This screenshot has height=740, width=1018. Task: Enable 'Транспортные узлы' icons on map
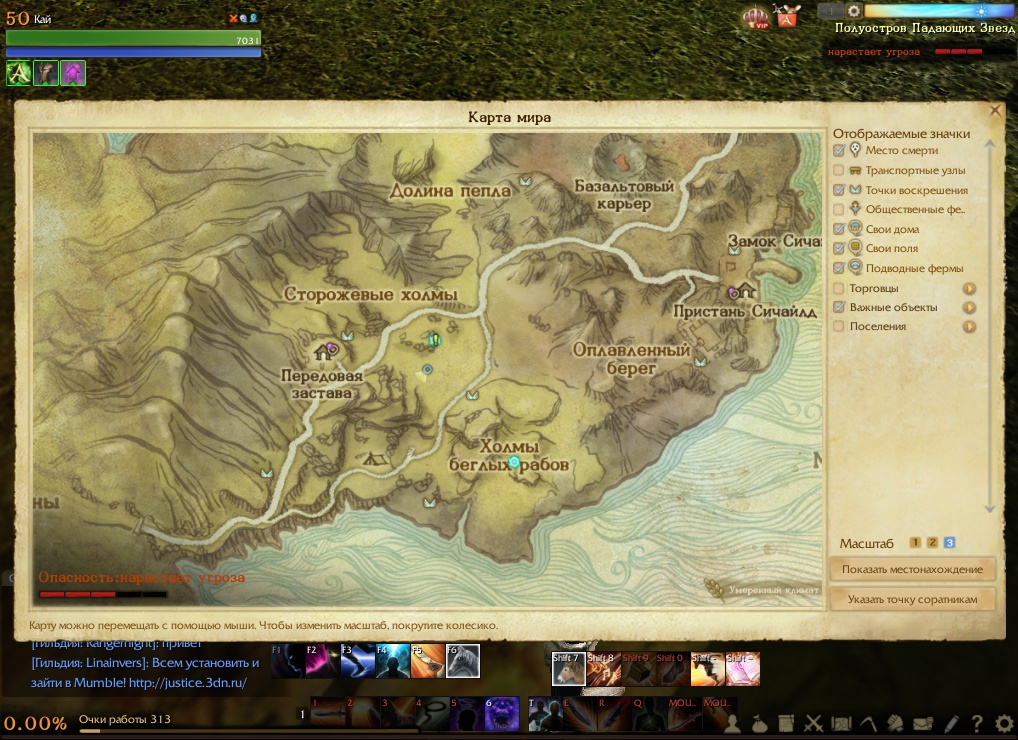(839, 170)
